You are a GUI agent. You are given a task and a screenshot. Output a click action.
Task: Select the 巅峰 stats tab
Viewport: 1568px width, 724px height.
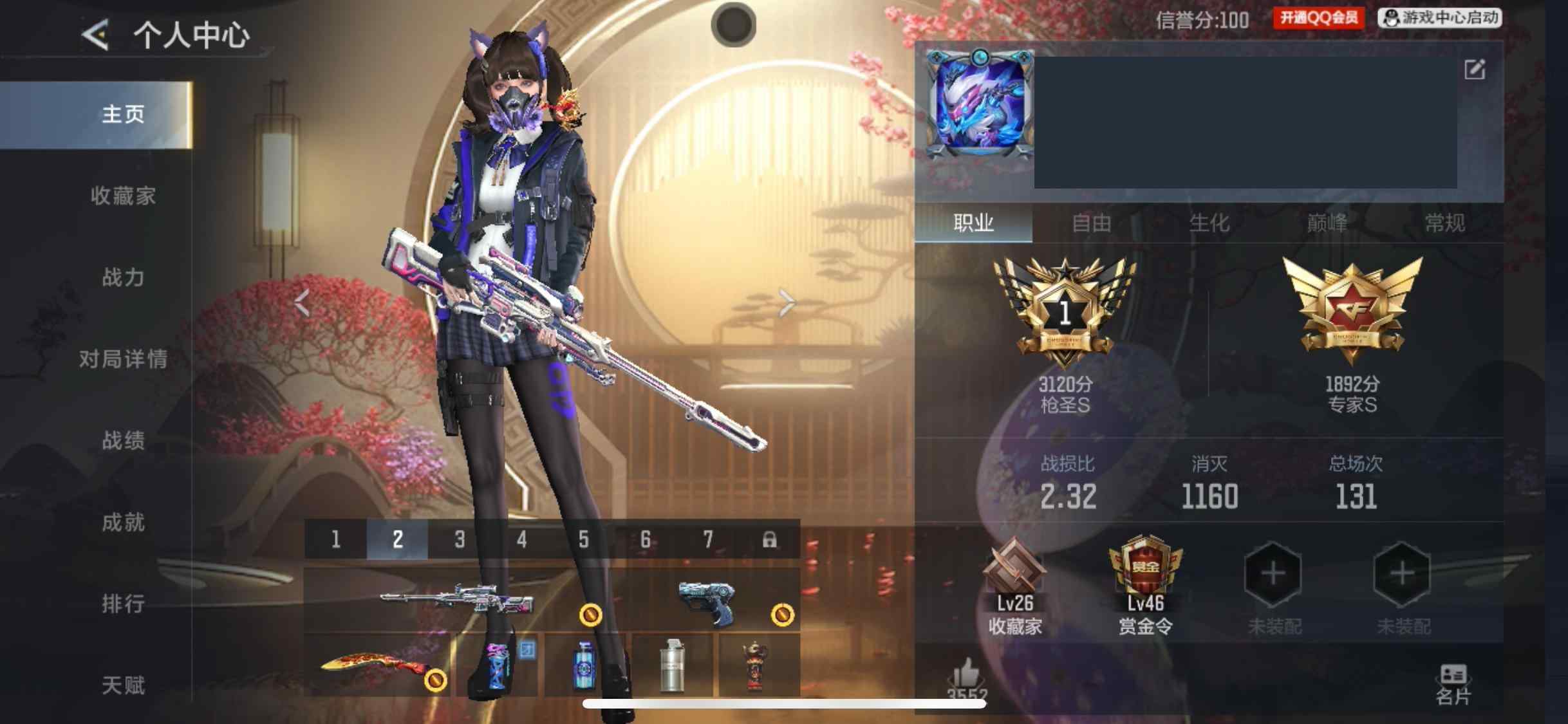point(1327,223)
